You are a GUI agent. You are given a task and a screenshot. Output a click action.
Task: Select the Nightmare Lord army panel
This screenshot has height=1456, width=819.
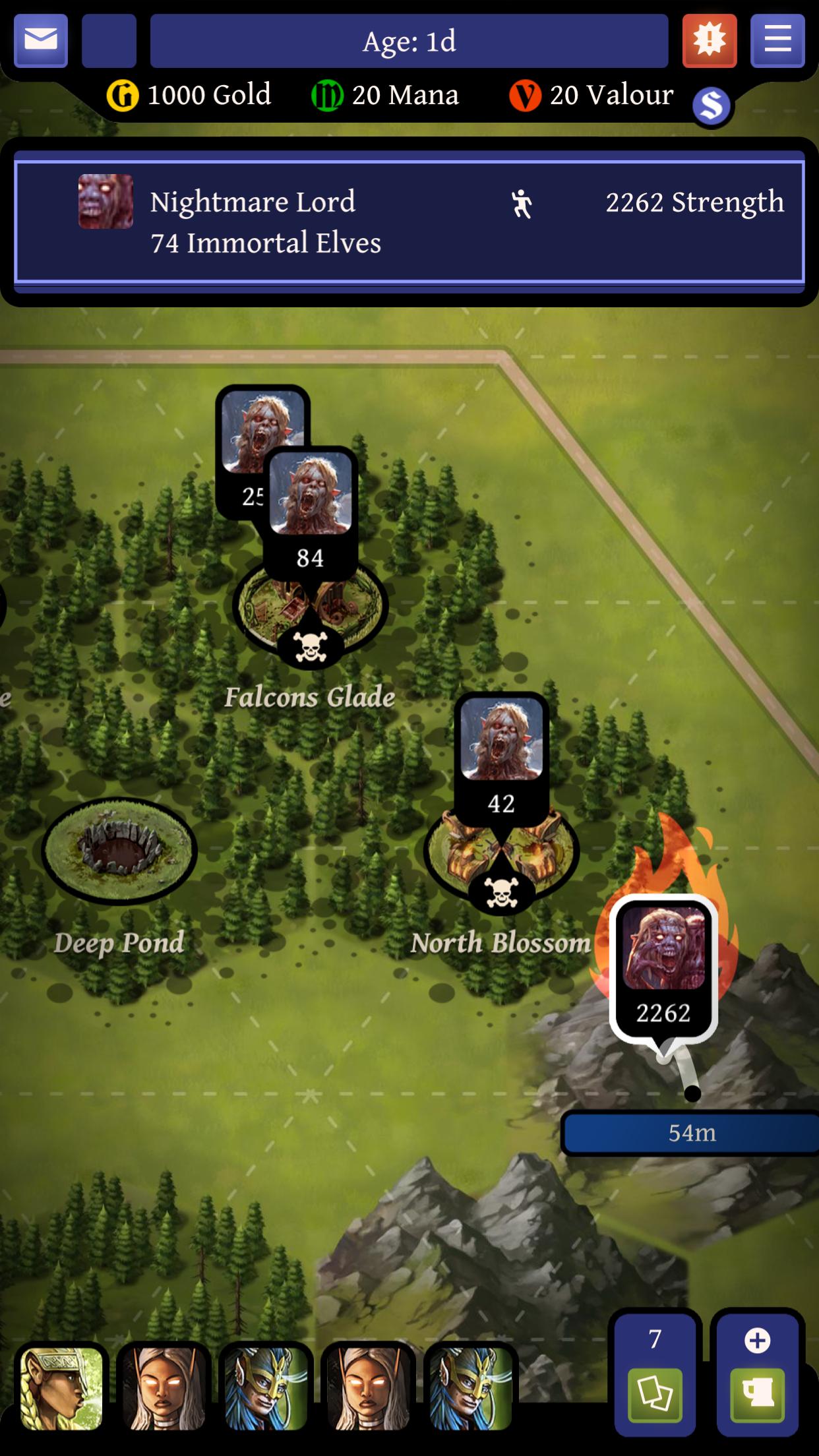pos(409,222)
